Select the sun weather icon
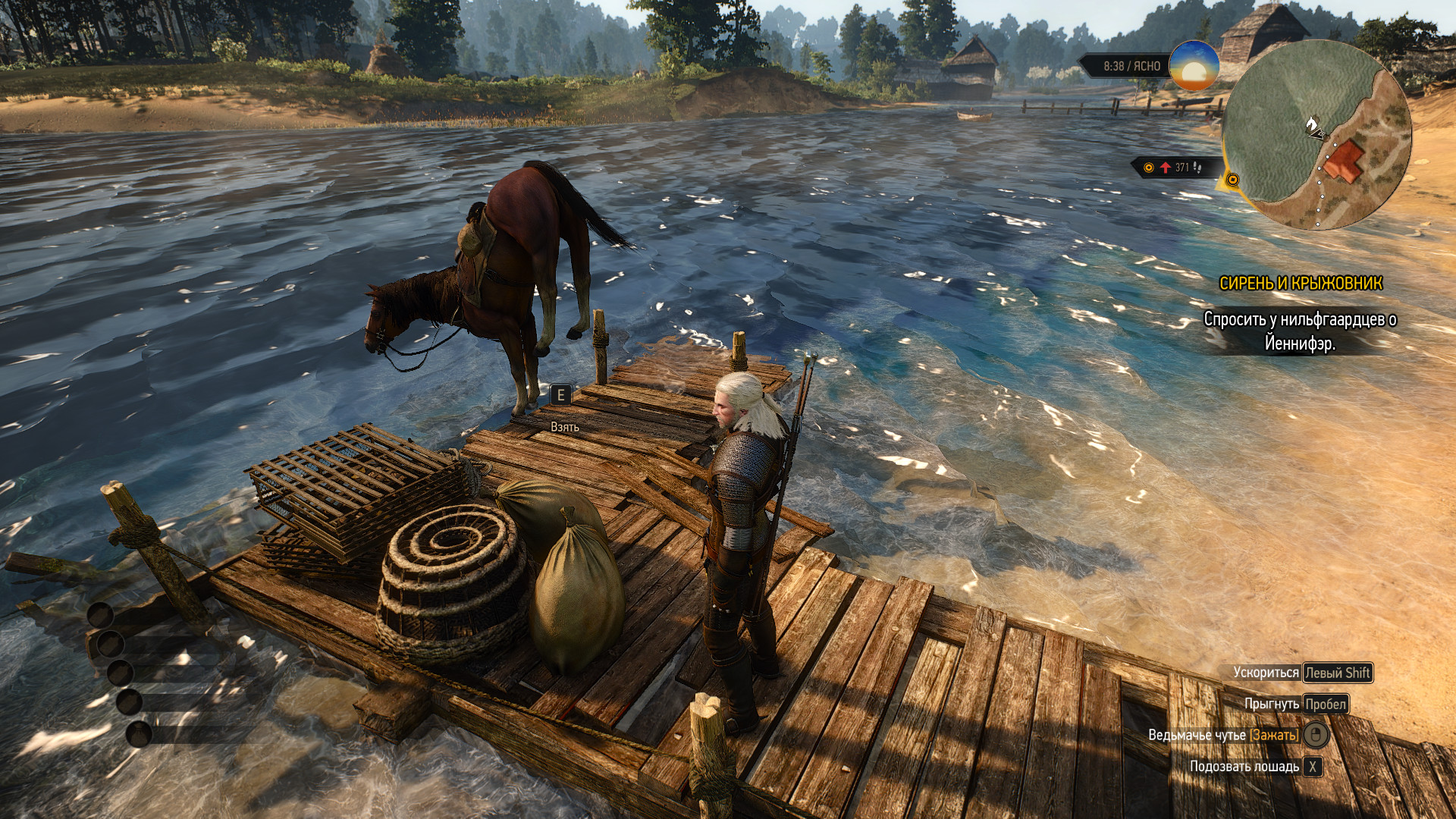This screenshot has width=1456, height=819. click(1194, 66)
